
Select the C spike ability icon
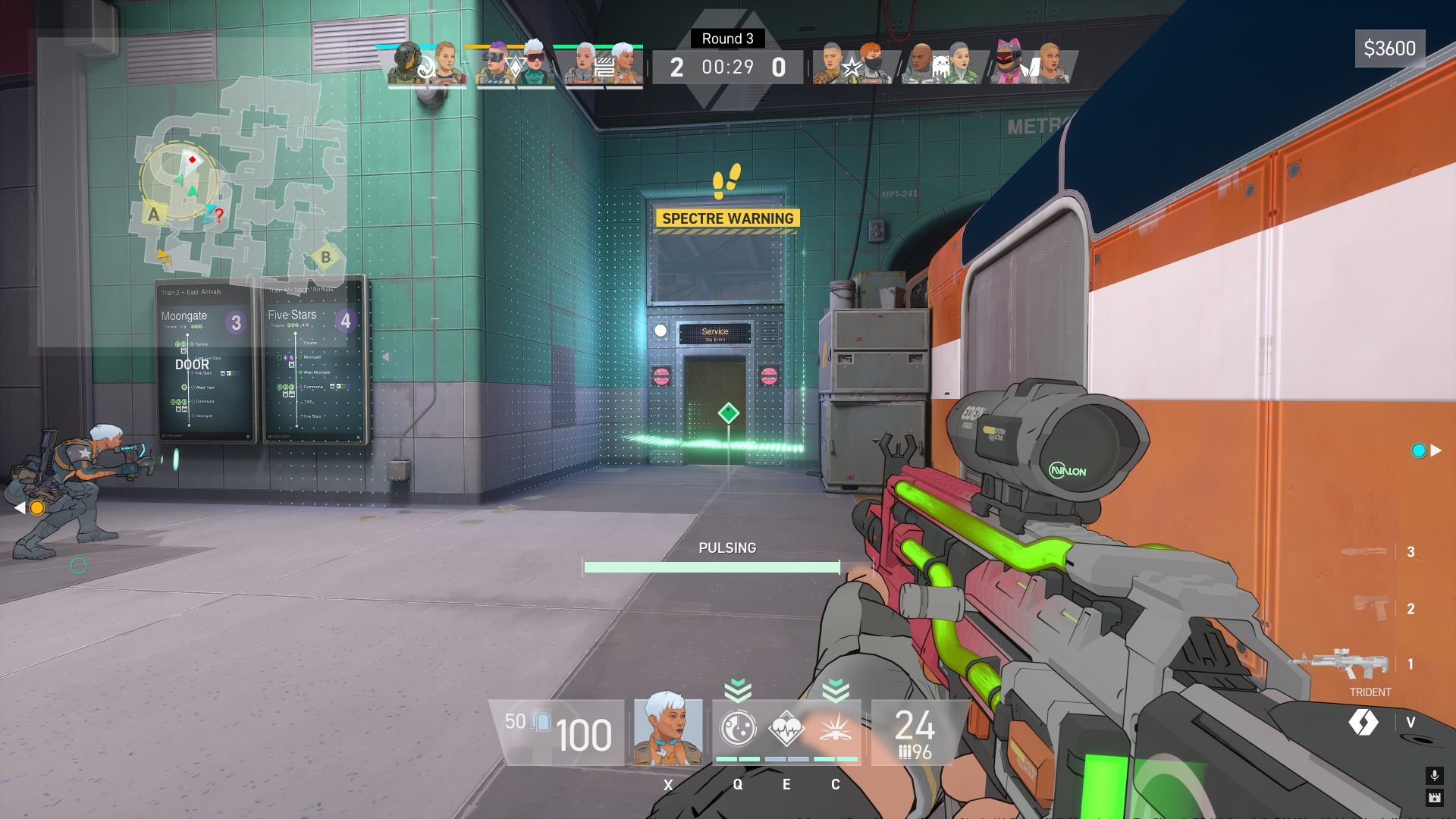coord(835,728)
